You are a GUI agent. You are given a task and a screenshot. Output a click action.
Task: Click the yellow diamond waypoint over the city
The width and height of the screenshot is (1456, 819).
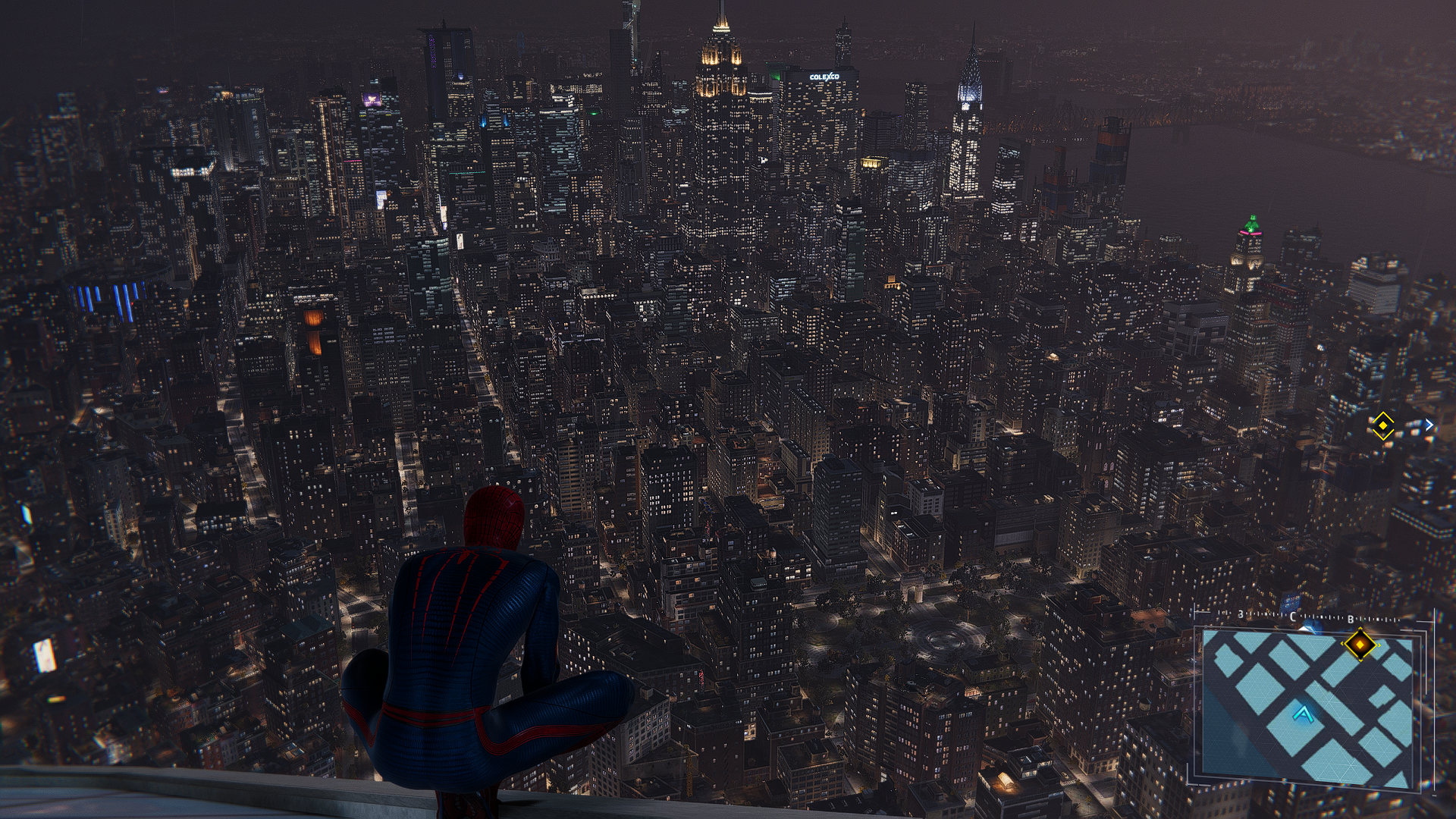[x=1382, y=426]
